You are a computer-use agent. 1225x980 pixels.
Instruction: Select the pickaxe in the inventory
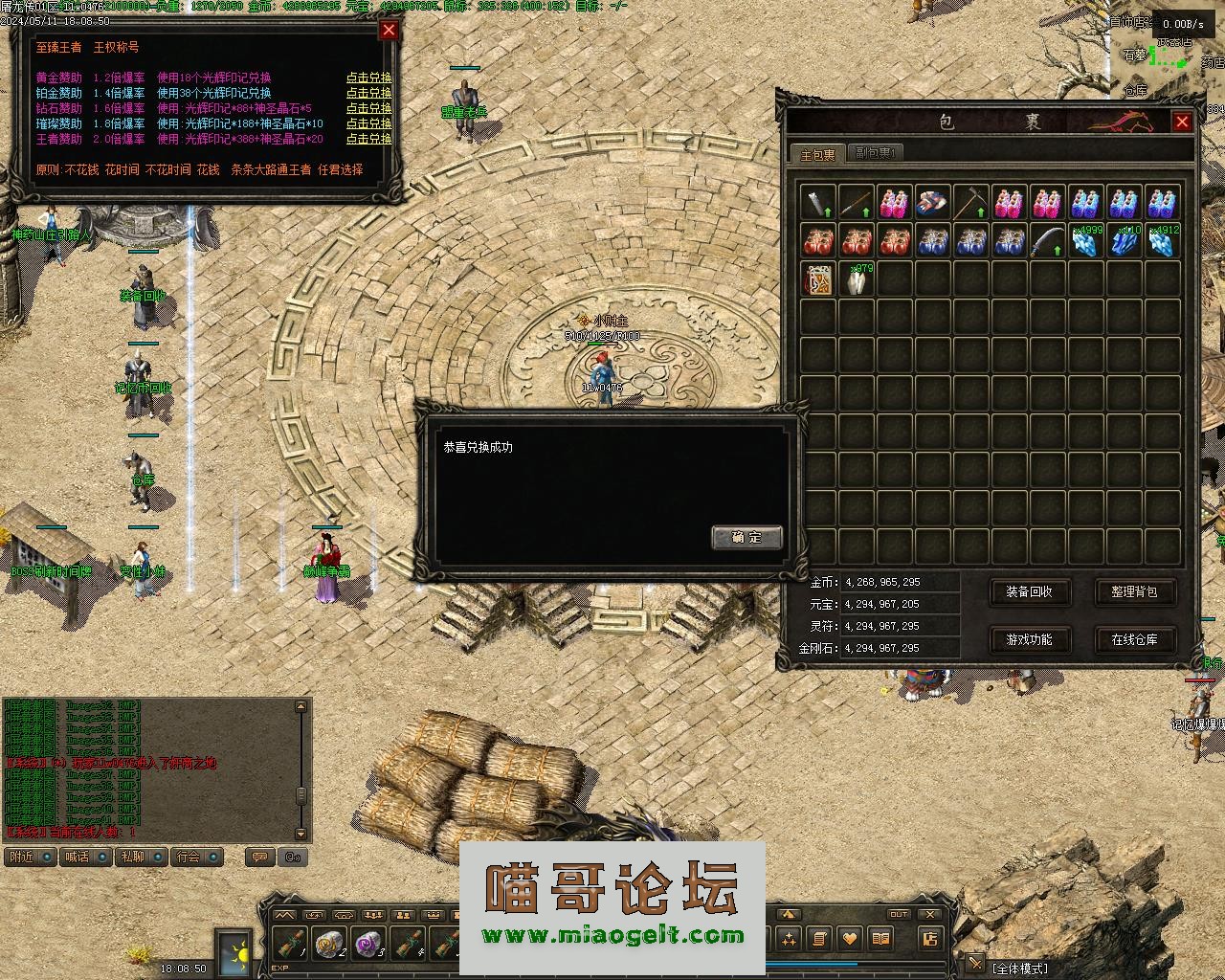[x=970, y=202]
